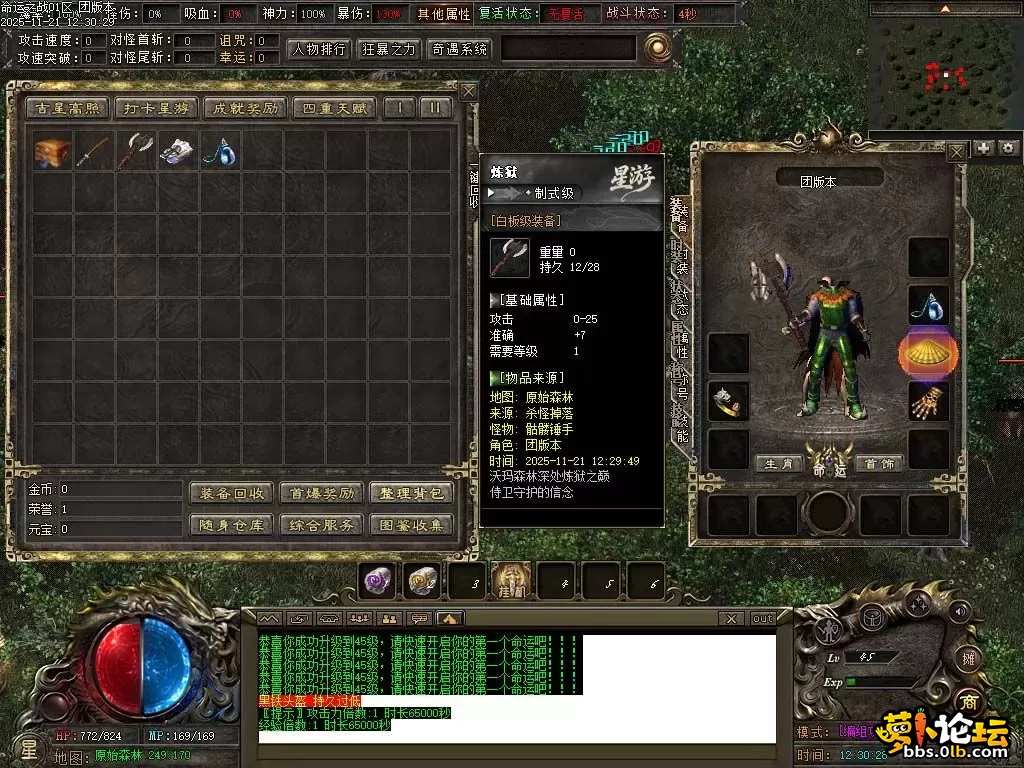This screenshot has height=768, width=1024.
Task: Select the treasure chest item in bag
Action: coord(52,152)
